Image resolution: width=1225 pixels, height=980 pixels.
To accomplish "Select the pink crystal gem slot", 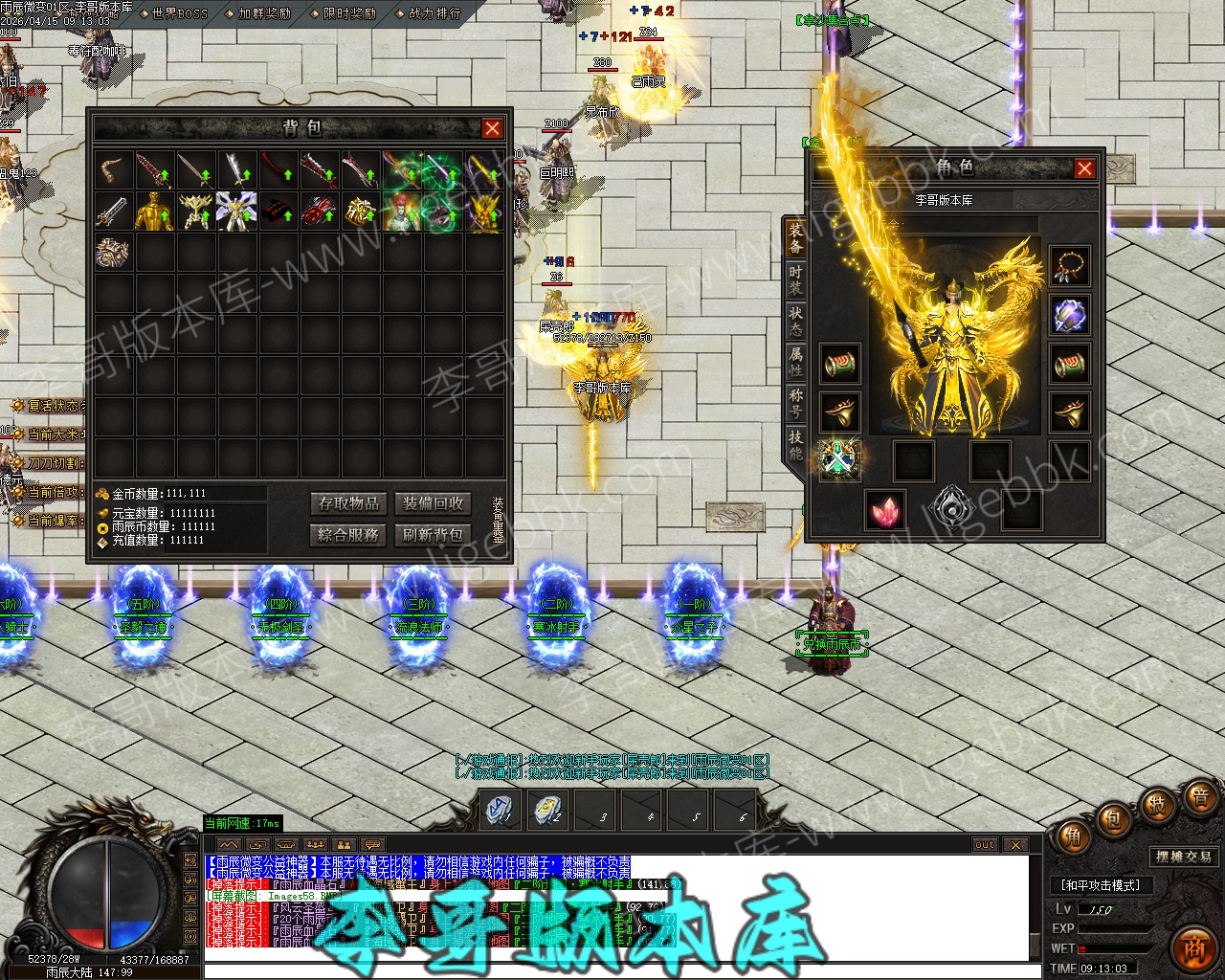I will pyautogui.click(x=885, y=509).
